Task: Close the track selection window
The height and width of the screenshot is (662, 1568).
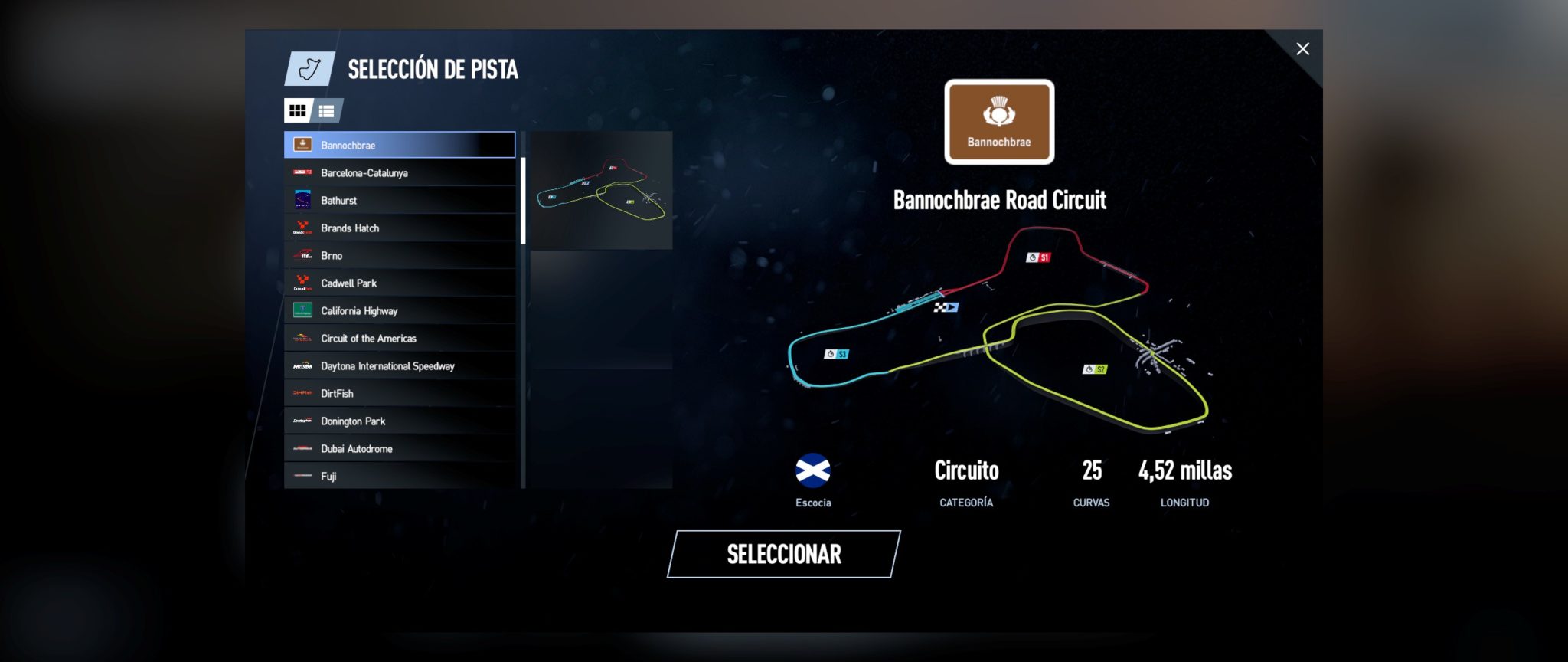Action: pos(1302,49)
